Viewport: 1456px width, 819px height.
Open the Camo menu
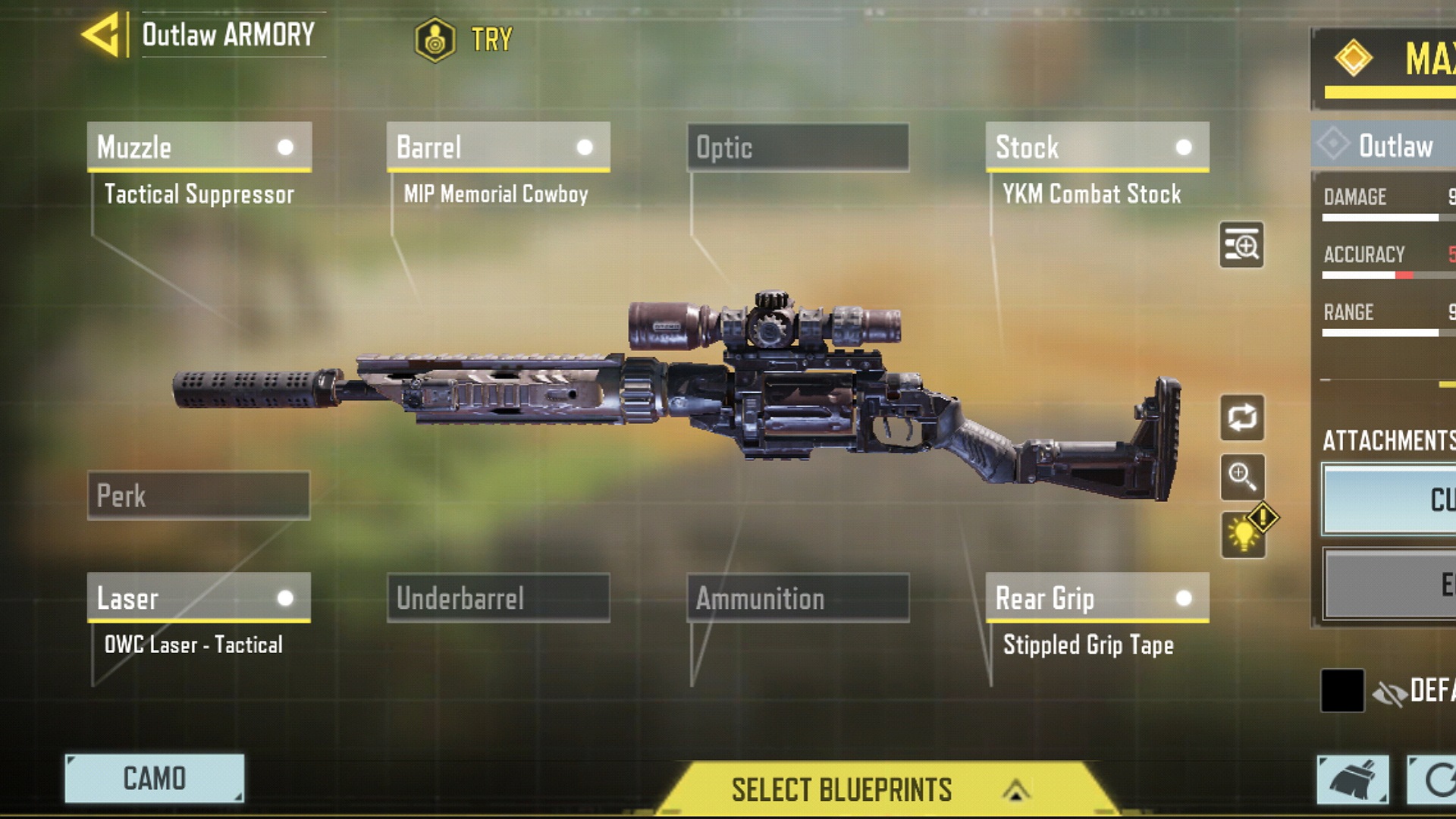pyautogui.click(x=155, y=778)
